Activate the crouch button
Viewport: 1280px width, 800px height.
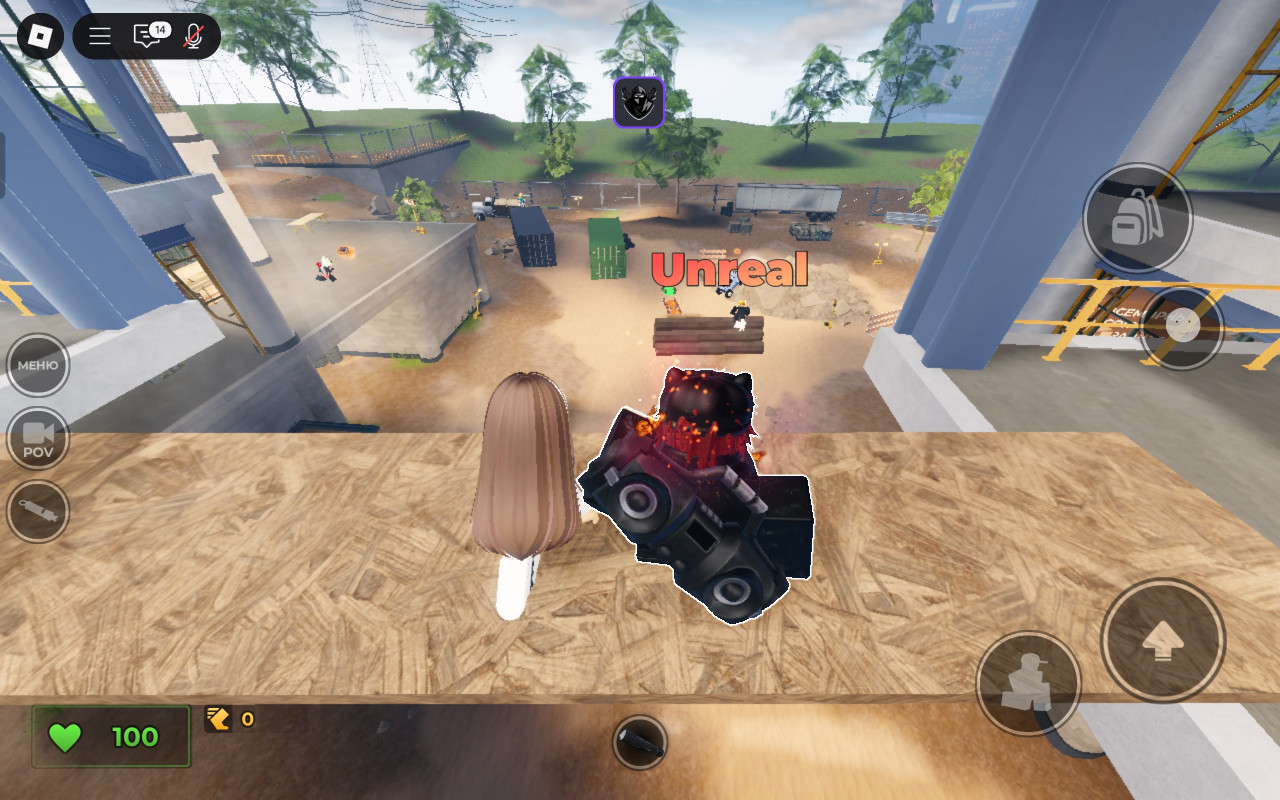coord(1028,683)
